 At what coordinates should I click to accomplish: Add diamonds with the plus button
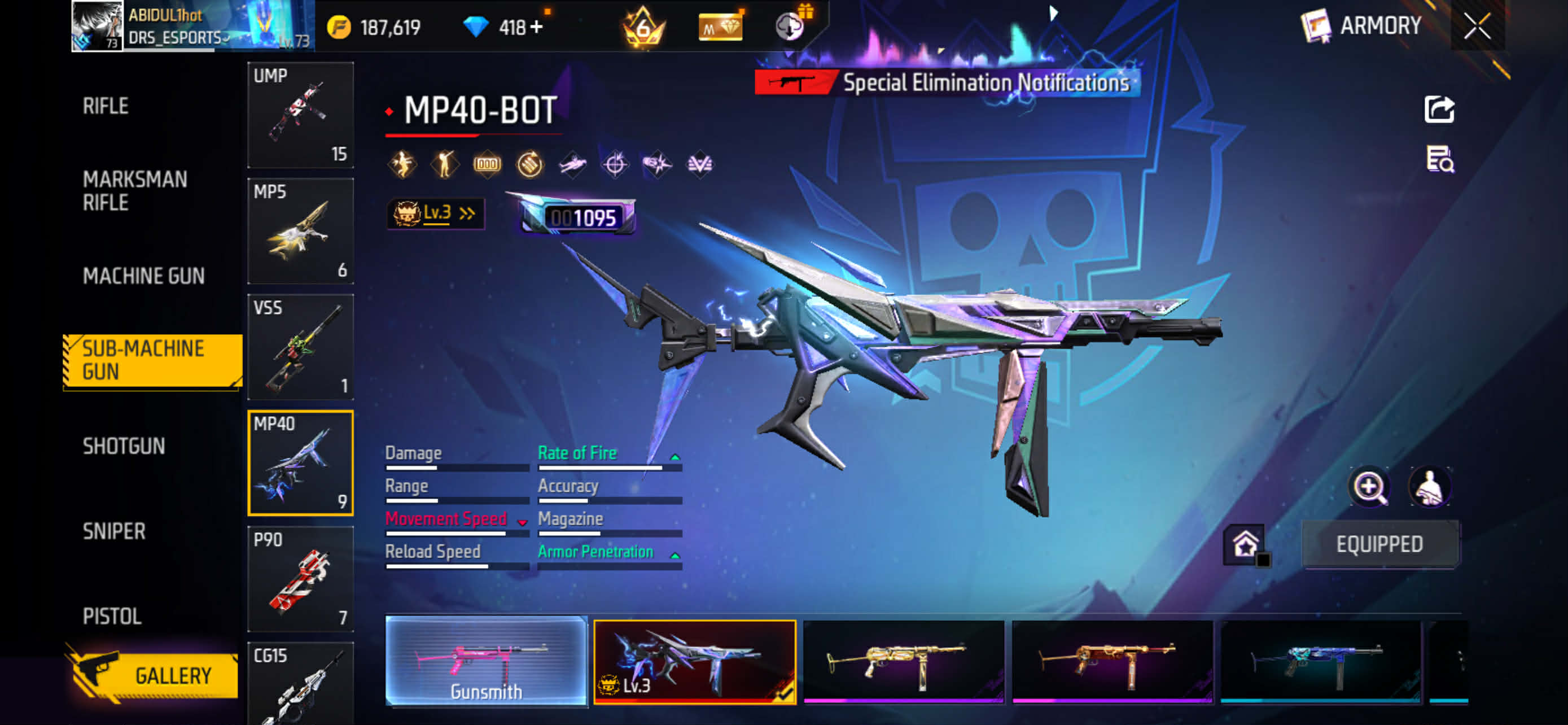tap(536, 28)
